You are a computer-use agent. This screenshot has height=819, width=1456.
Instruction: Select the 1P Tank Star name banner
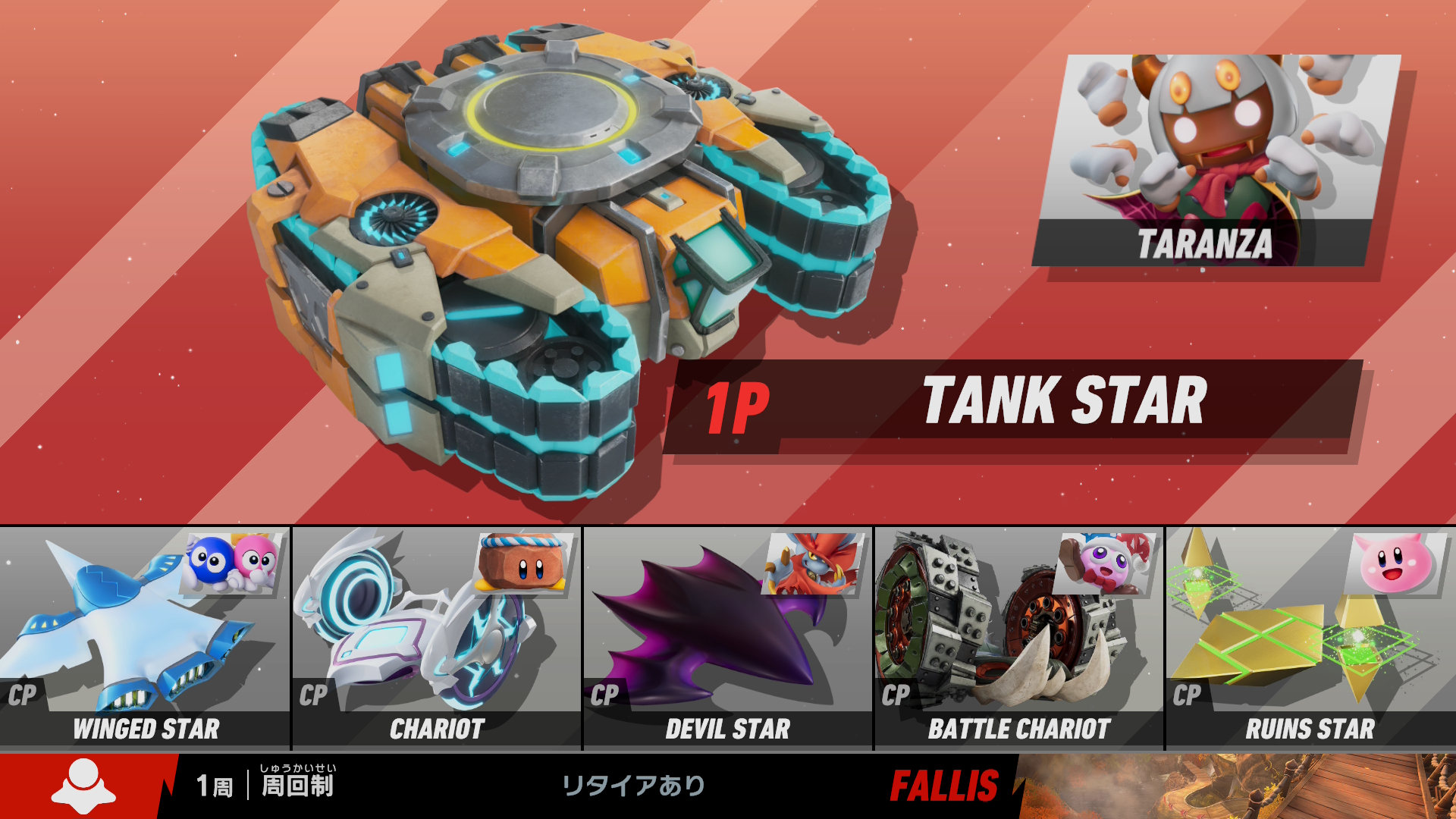[1012, 406]
